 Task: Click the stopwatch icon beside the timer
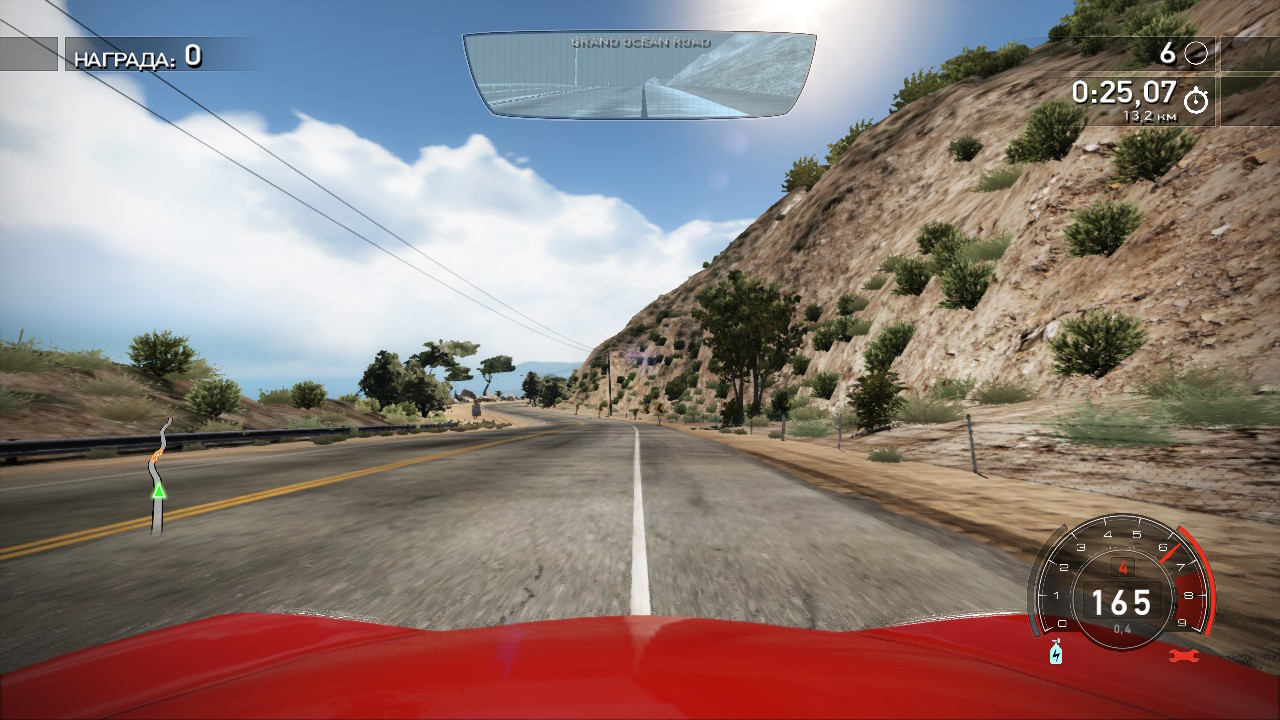click(x=1196, y=100)
